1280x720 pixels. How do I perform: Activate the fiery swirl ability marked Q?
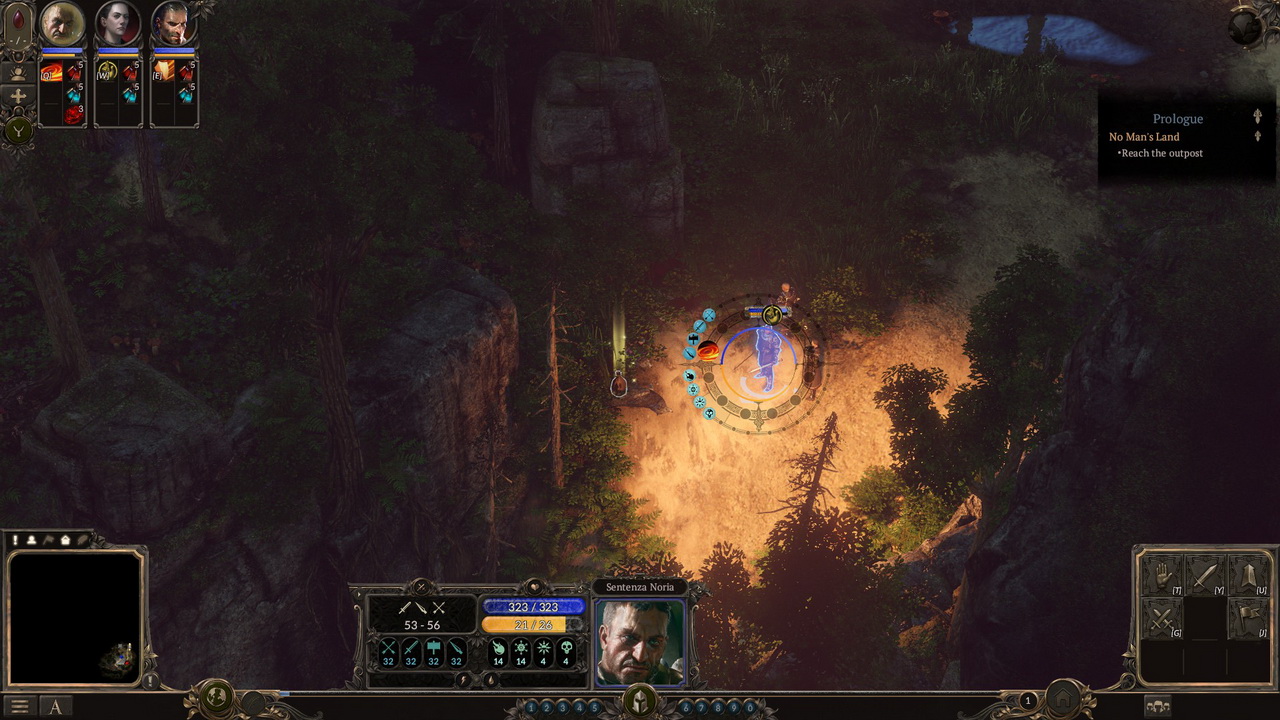tap(51, 72)
